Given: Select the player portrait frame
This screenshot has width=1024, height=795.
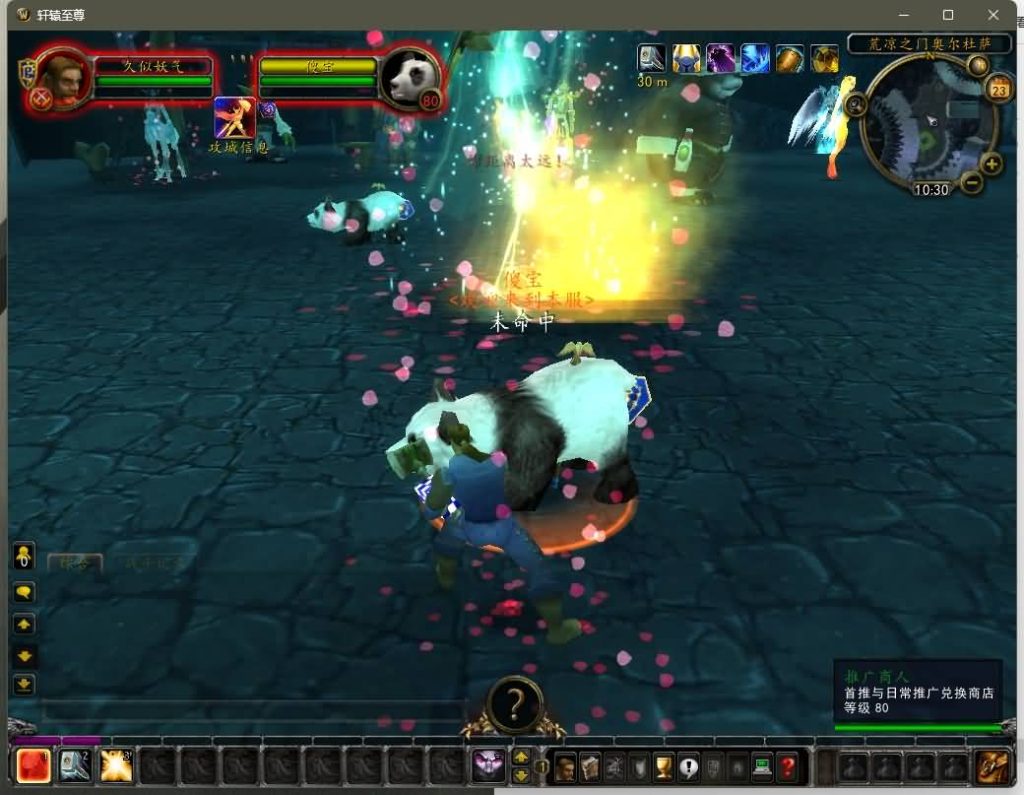Looking at the screenshot, I should click(63, 78).
